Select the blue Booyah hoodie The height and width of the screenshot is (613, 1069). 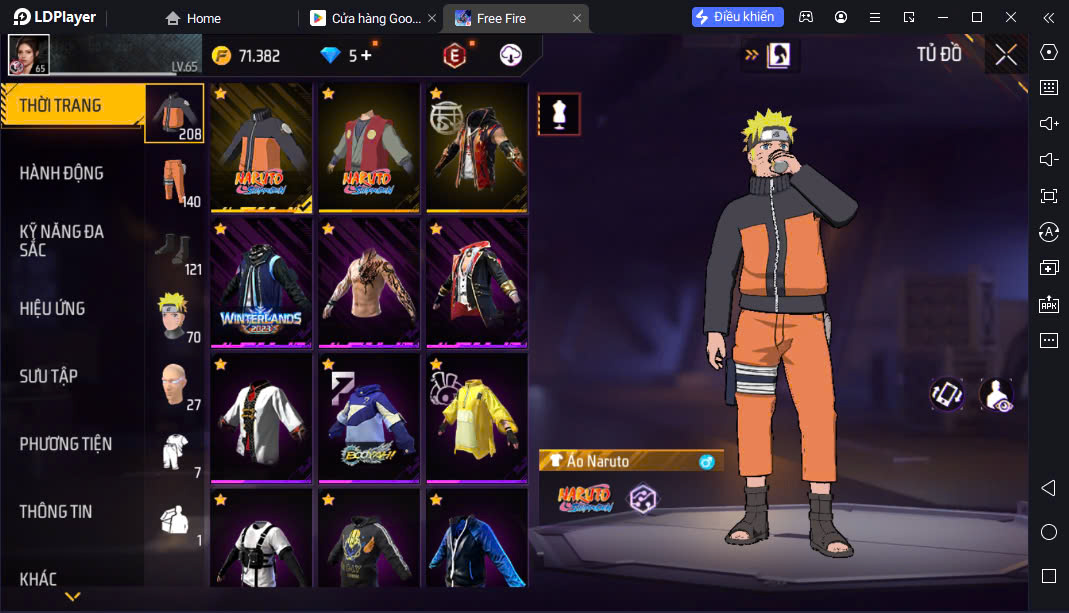click(369, 417)
